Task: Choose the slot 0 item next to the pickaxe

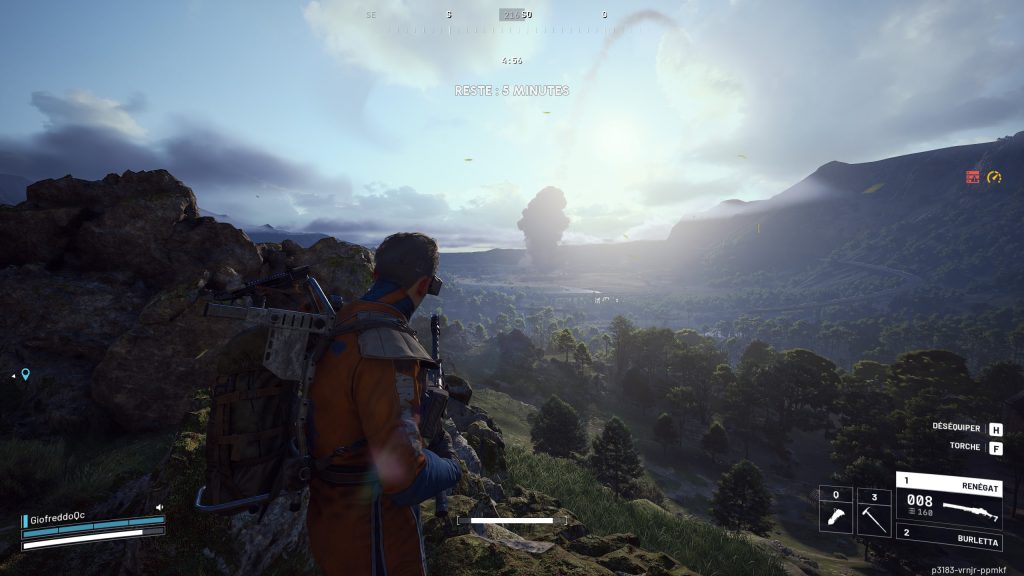Action: pos(835,511)
